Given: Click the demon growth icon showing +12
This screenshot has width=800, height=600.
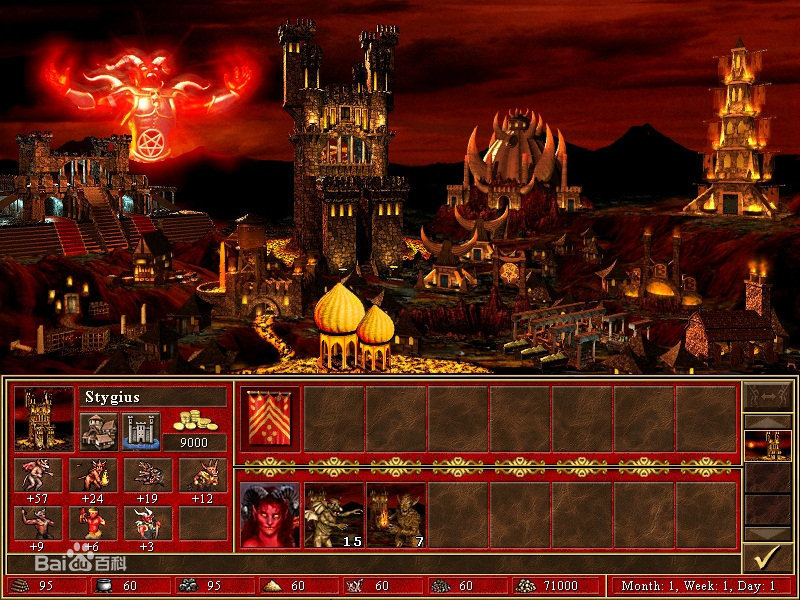Looking at the screenshot, I should coord(202,474).
